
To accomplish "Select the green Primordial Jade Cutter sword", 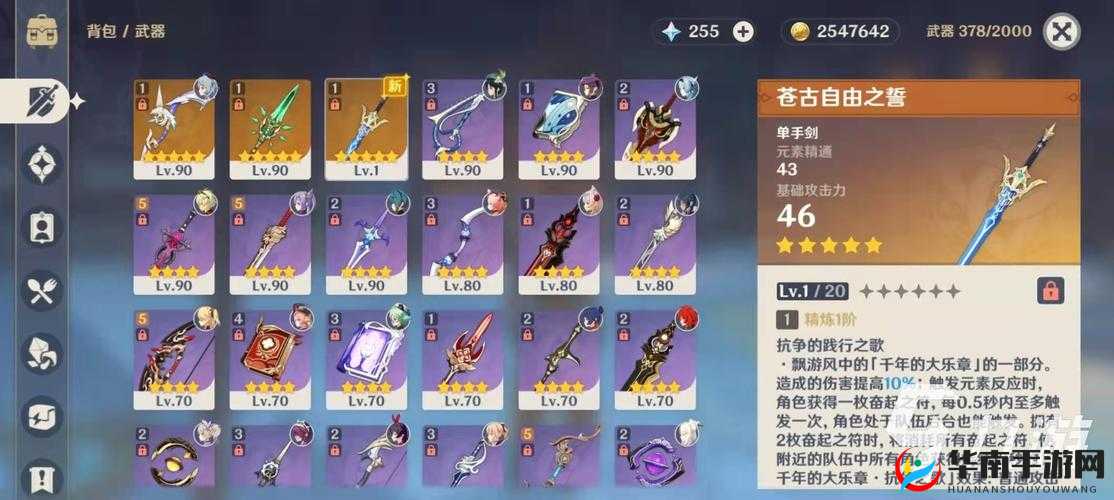I will click(x=270, y=125).
